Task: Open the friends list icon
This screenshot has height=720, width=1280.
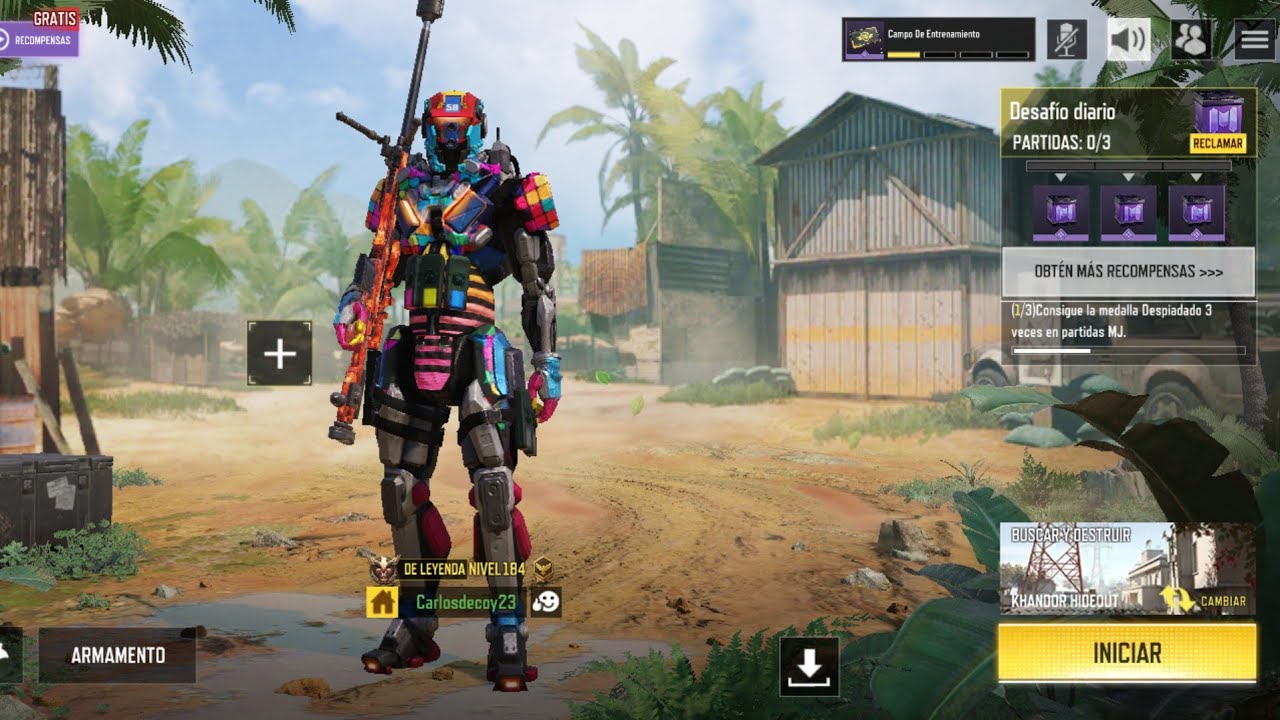Action: point(1191,40)
